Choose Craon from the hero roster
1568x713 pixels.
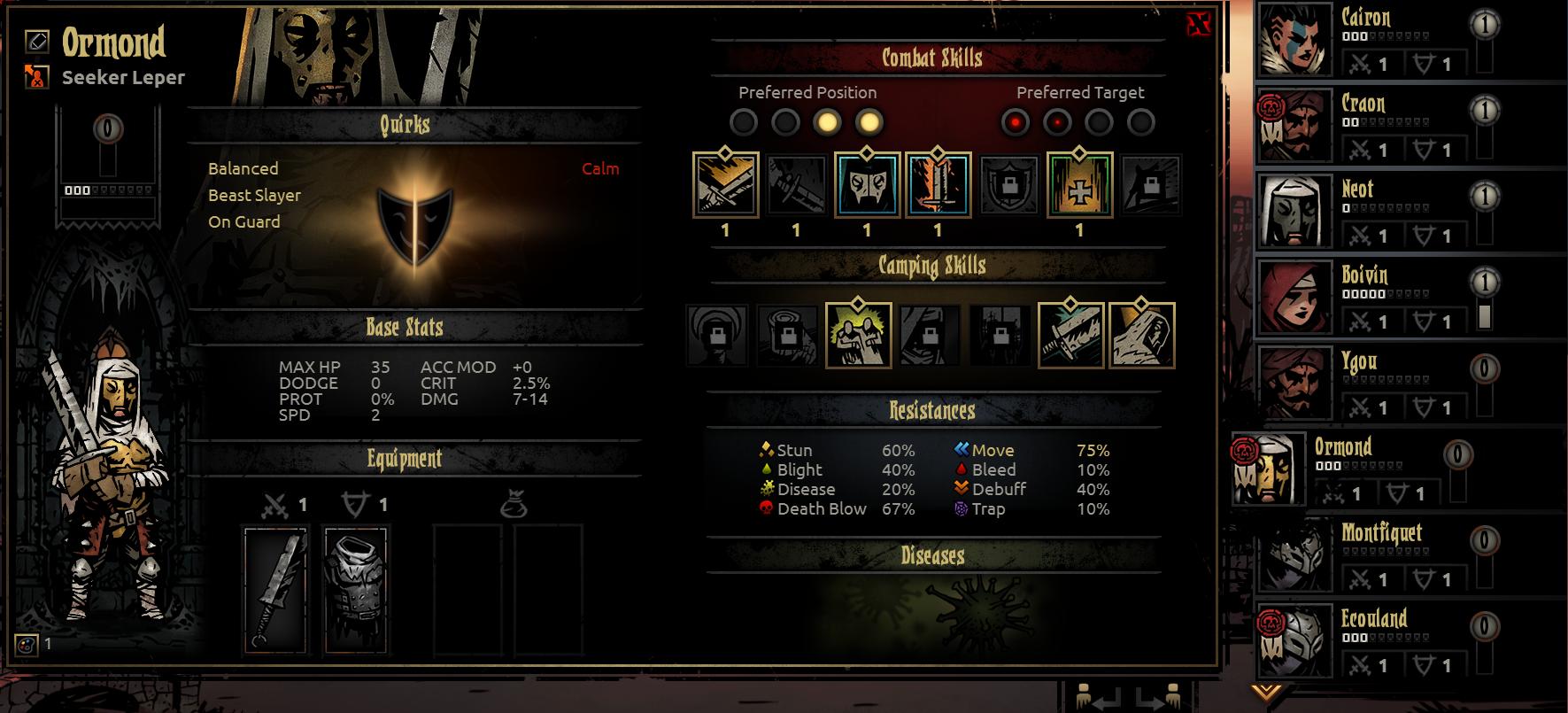click(1296, 126)
